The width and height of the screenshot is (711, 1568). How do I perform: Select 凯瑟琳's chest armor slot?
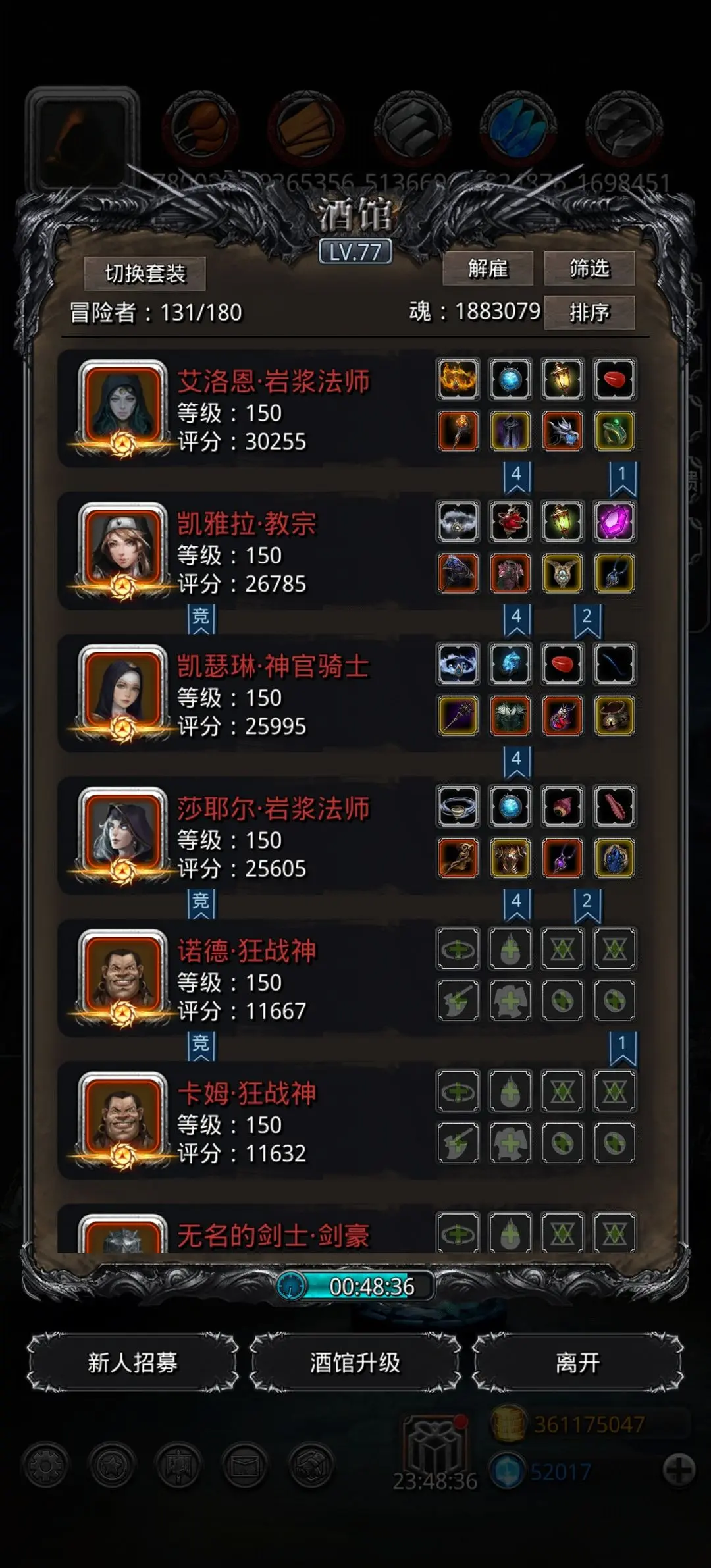pyautogui.click(x=510, y=716)
